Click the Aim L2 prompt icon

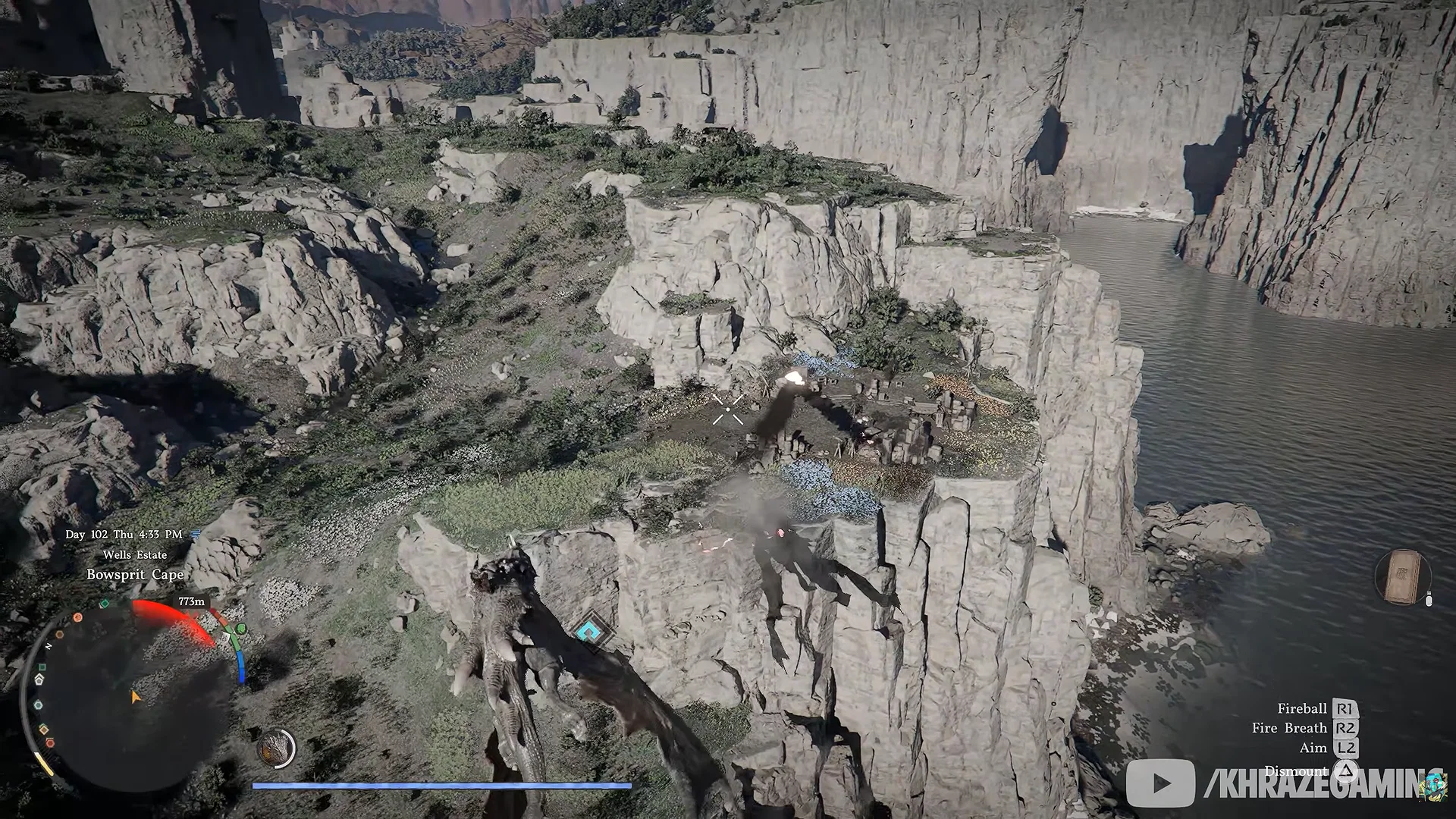[1345, 747]
